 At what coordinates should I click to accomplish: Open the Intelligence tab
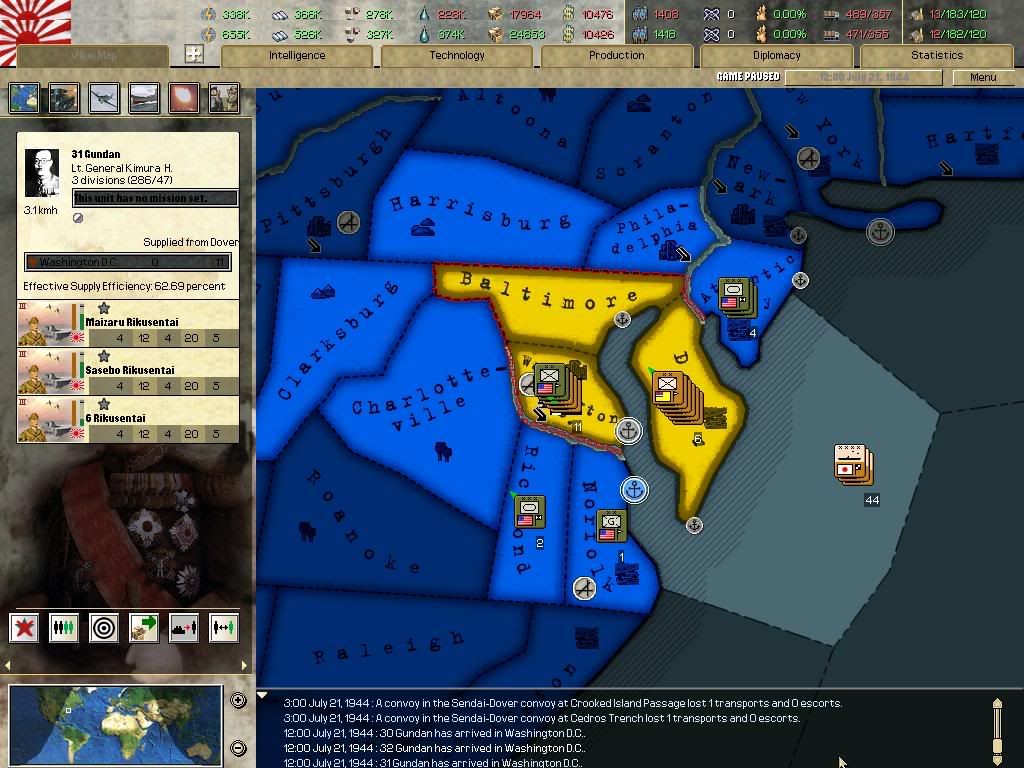[x=297, y=56]
